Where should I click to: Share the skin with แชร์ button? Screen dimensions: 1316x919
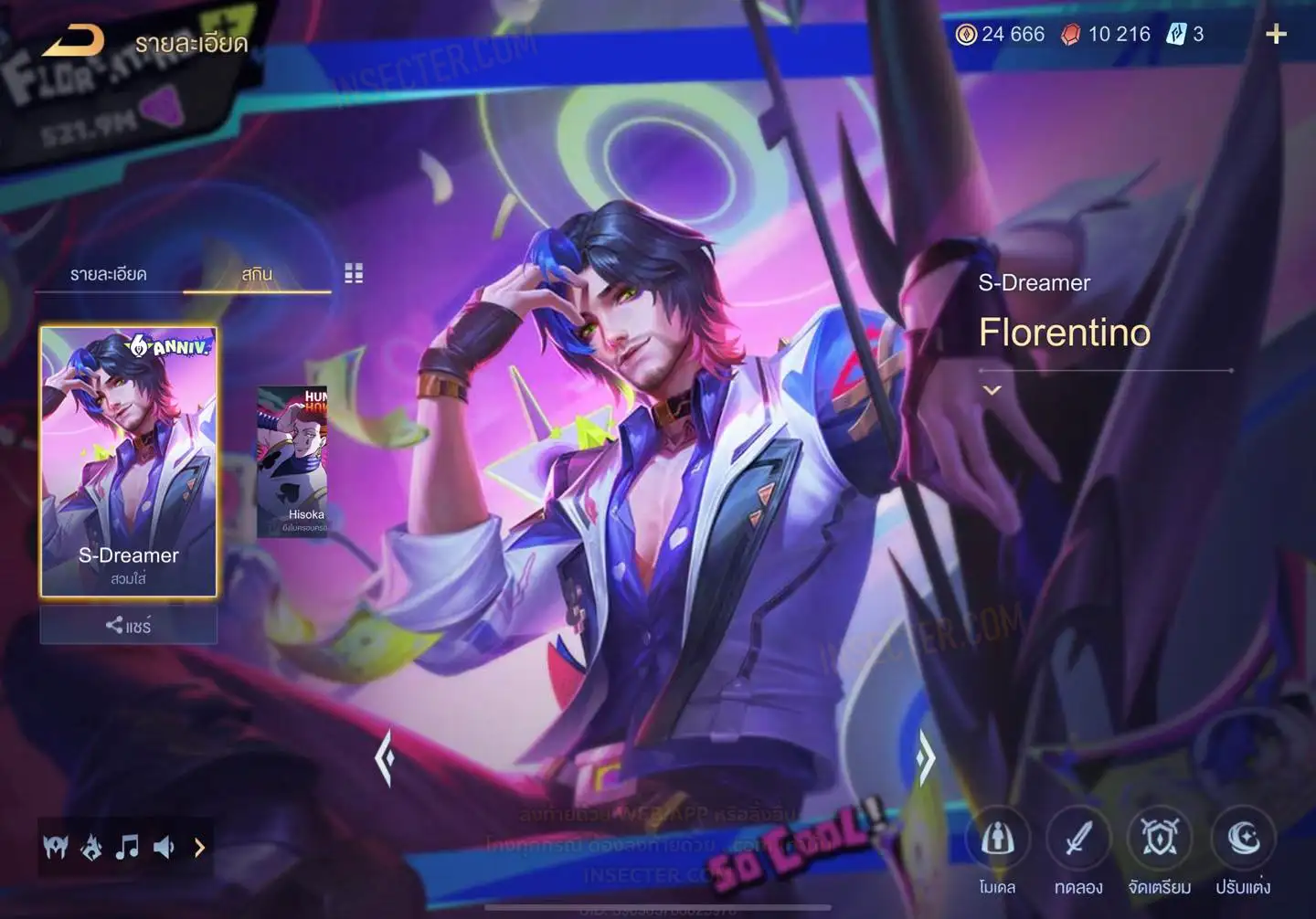[129, 626]
